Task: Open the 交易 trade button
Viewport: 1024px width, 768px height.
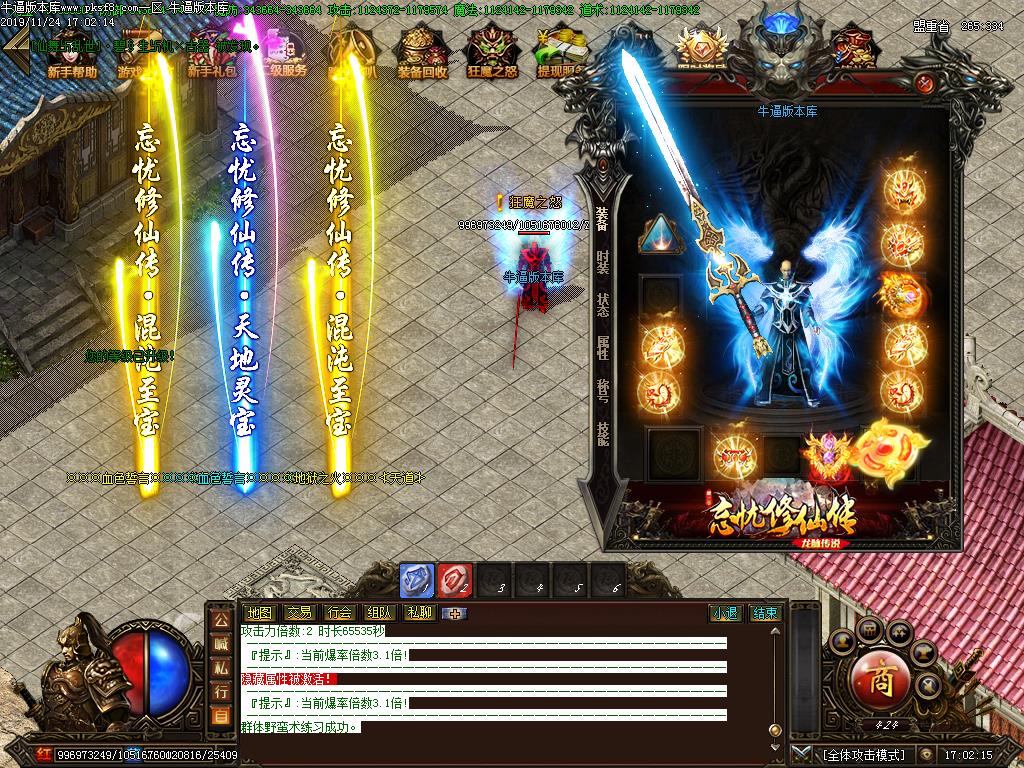Action: (x=299, y=613)
